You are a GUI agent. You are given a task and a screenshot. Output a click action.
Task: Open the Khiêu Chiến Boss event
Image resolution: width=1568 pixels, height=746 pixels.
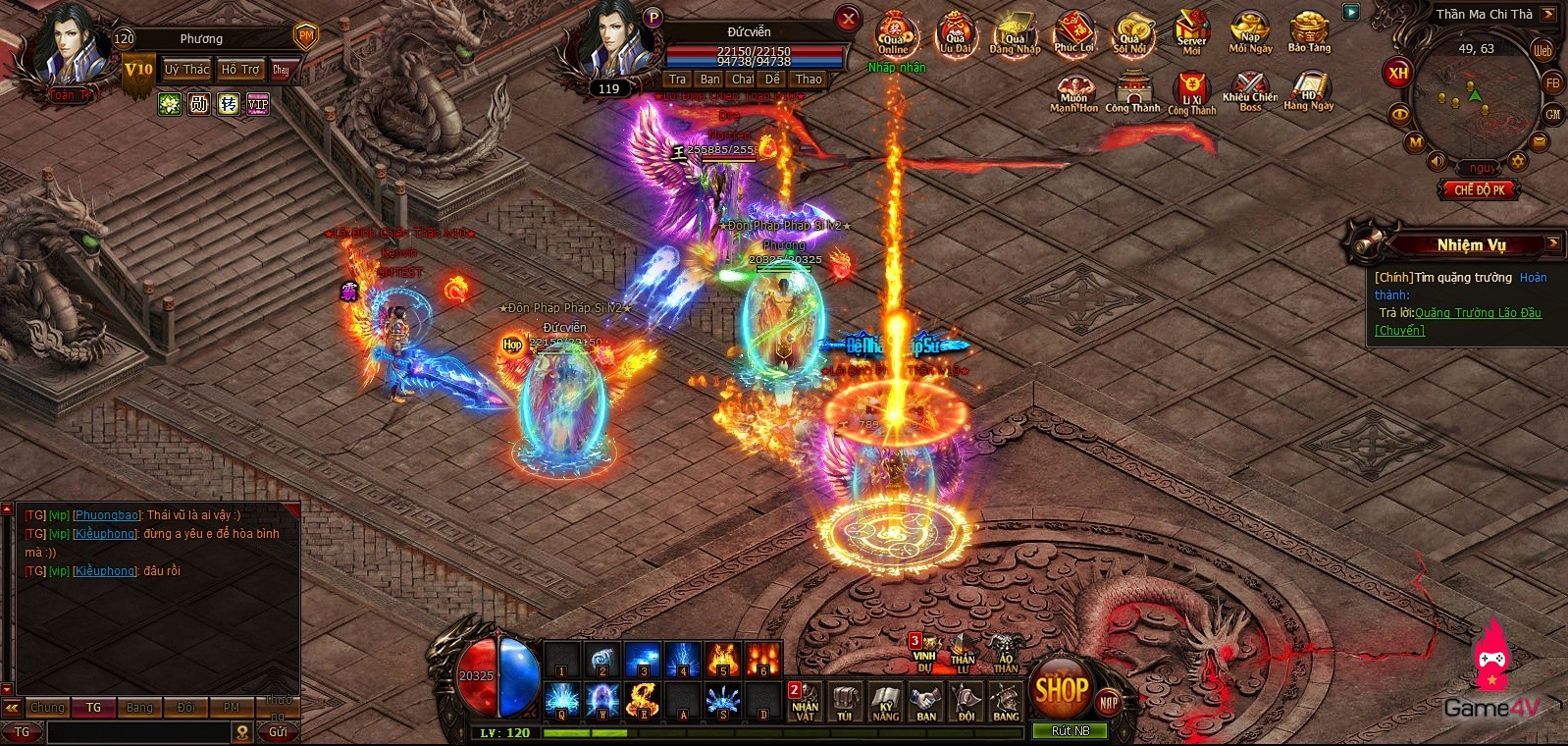click(x=1250, y=93)
